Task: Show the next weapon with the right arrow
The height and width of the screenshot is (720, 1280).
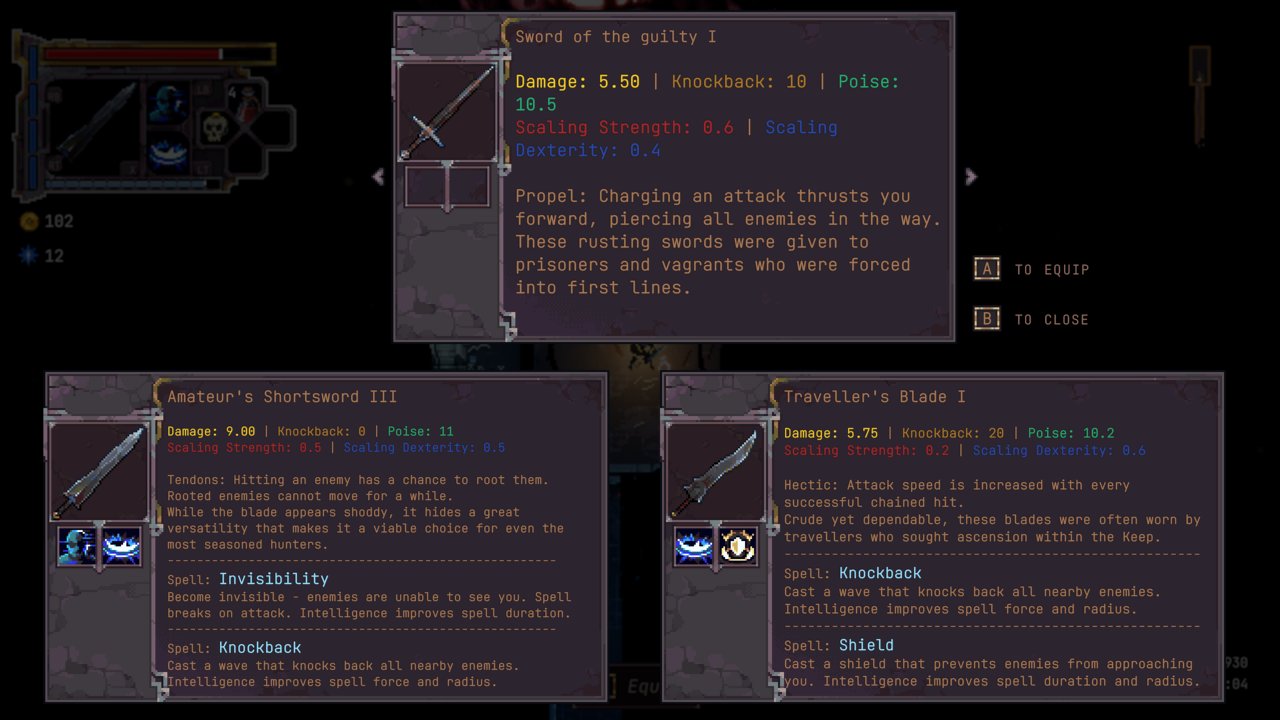Action: pos(970,177)
